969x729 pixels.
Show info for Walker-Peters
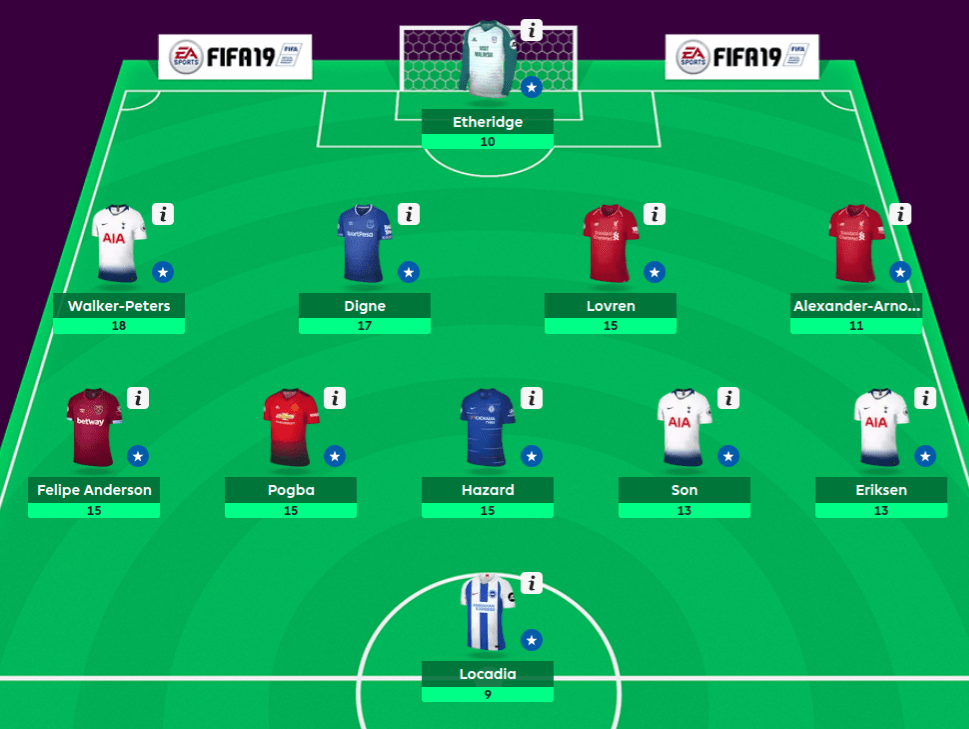coord(163,214)
